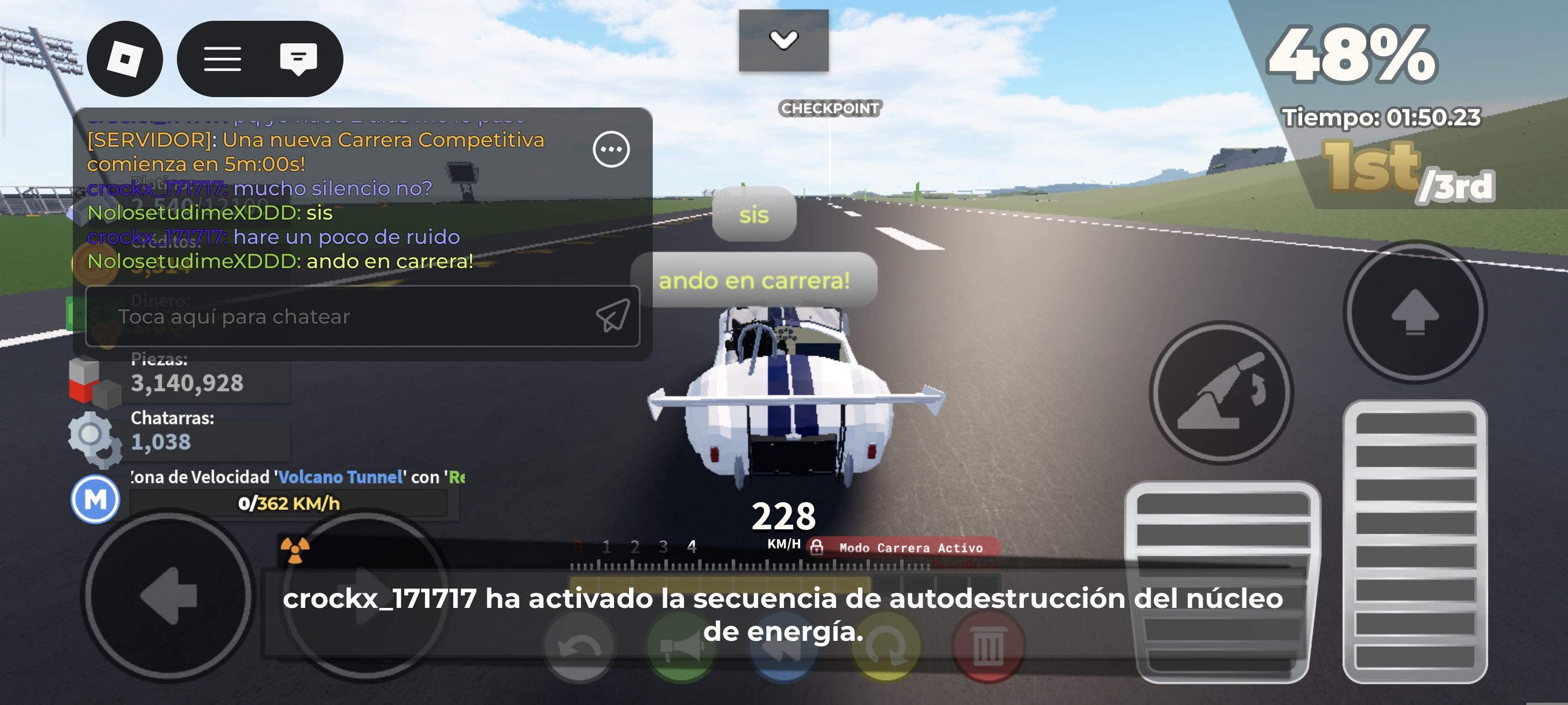The image size is (1568, 705).
Task: Tap the "Toca aquí para chatear" chat field
Action: click(x=341, y=316)
